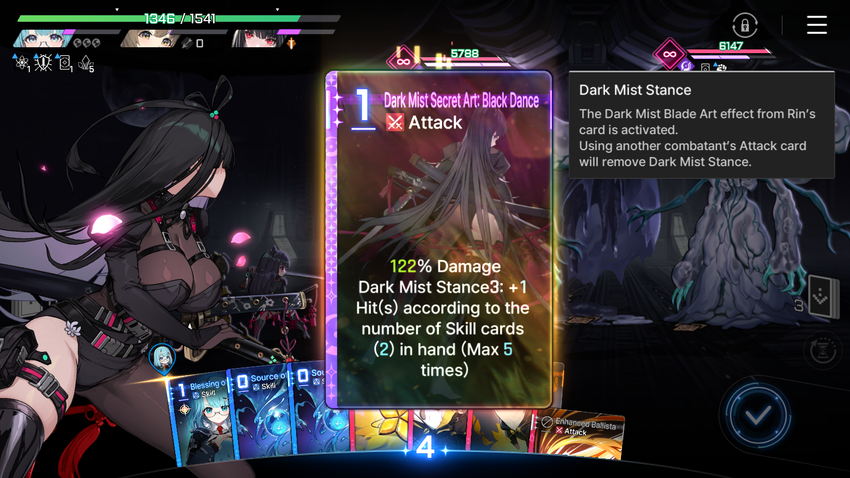The width and height of the screenshot is (850, 478).
Task: Open the hamburger menu
Action: (817, 25)
